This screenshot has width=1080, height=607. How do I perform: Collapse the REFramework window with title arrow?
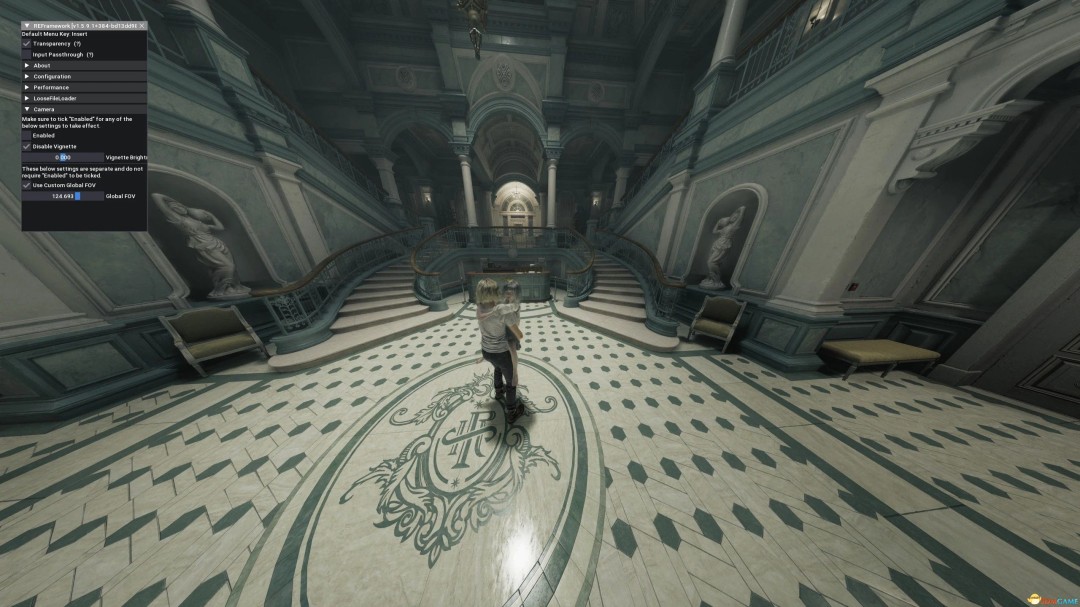pos(26,25)
